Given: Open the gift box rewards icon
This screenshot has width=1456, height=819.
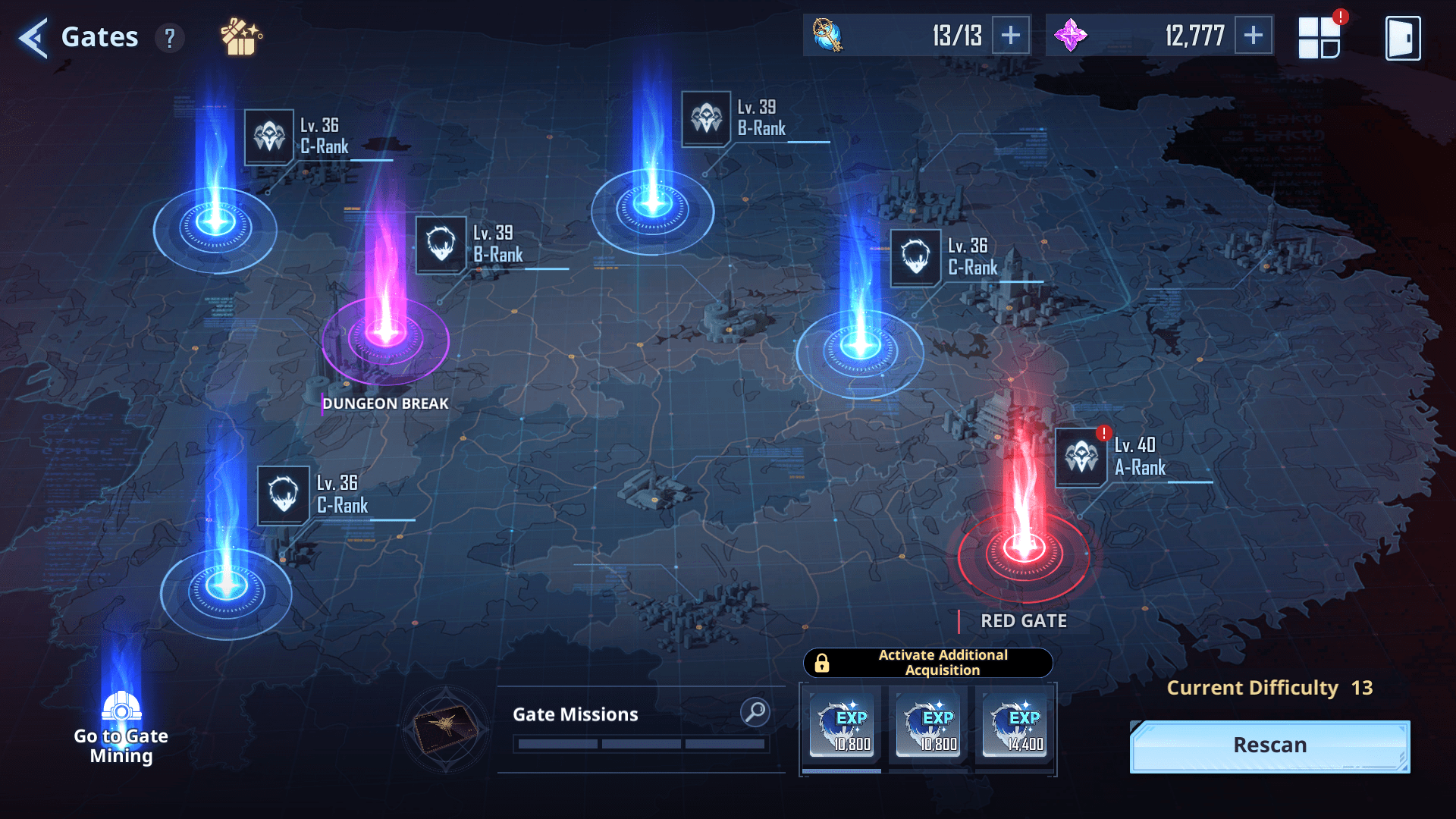Looking at the screenshot, I should pyautogui.click(x=240, y=37).
